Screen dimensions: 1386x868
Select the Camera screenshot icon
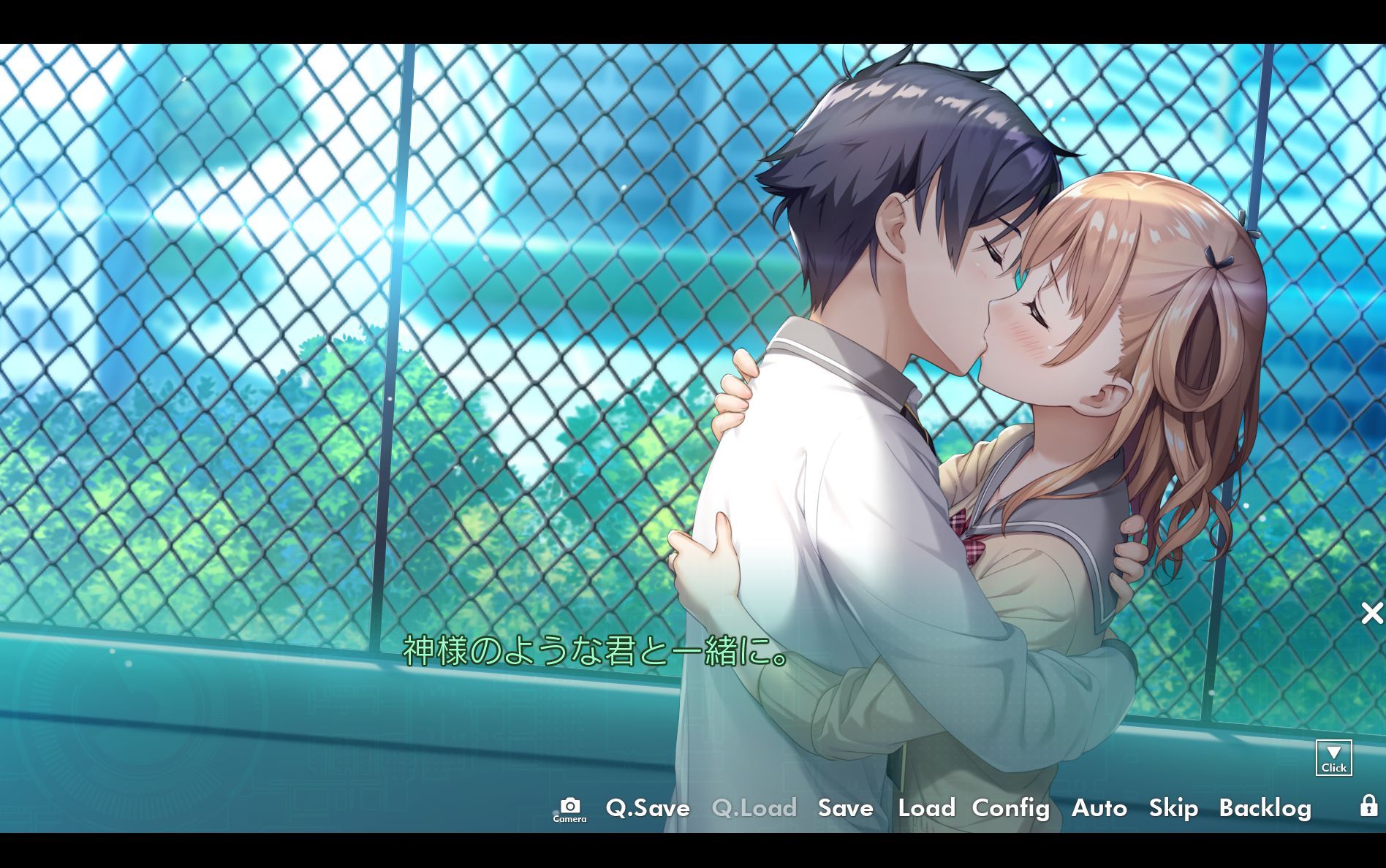pos(569,810)
